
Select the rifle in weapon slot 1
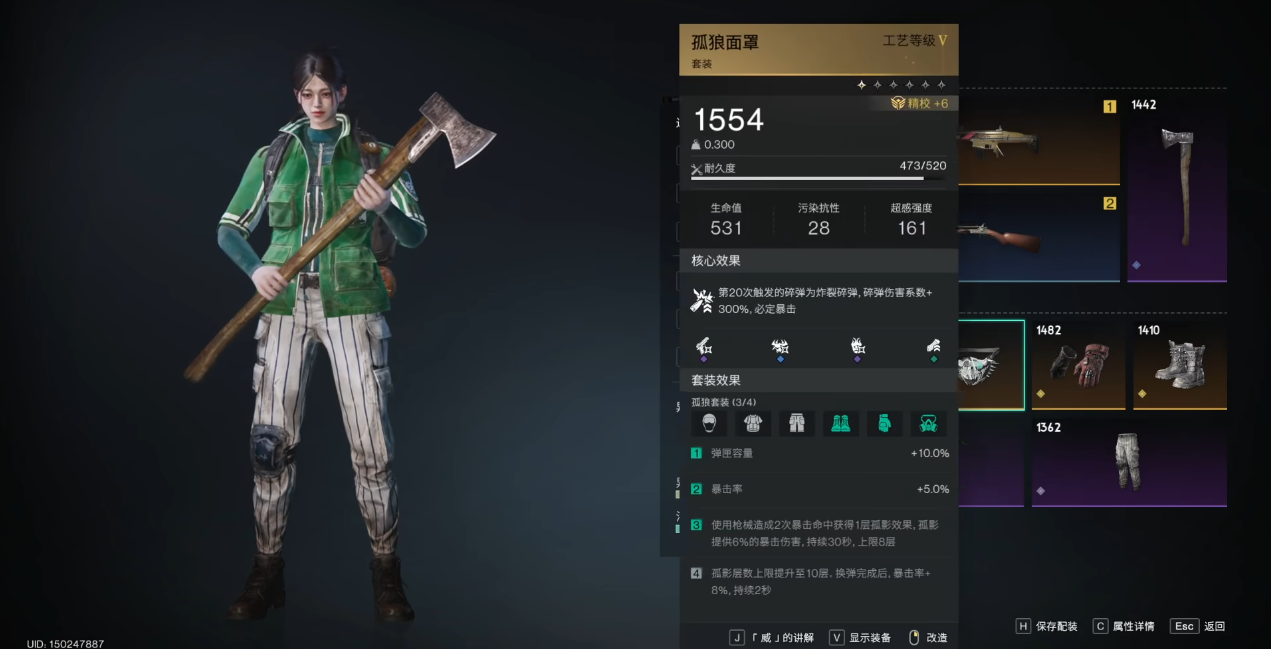click(1038, 141)
